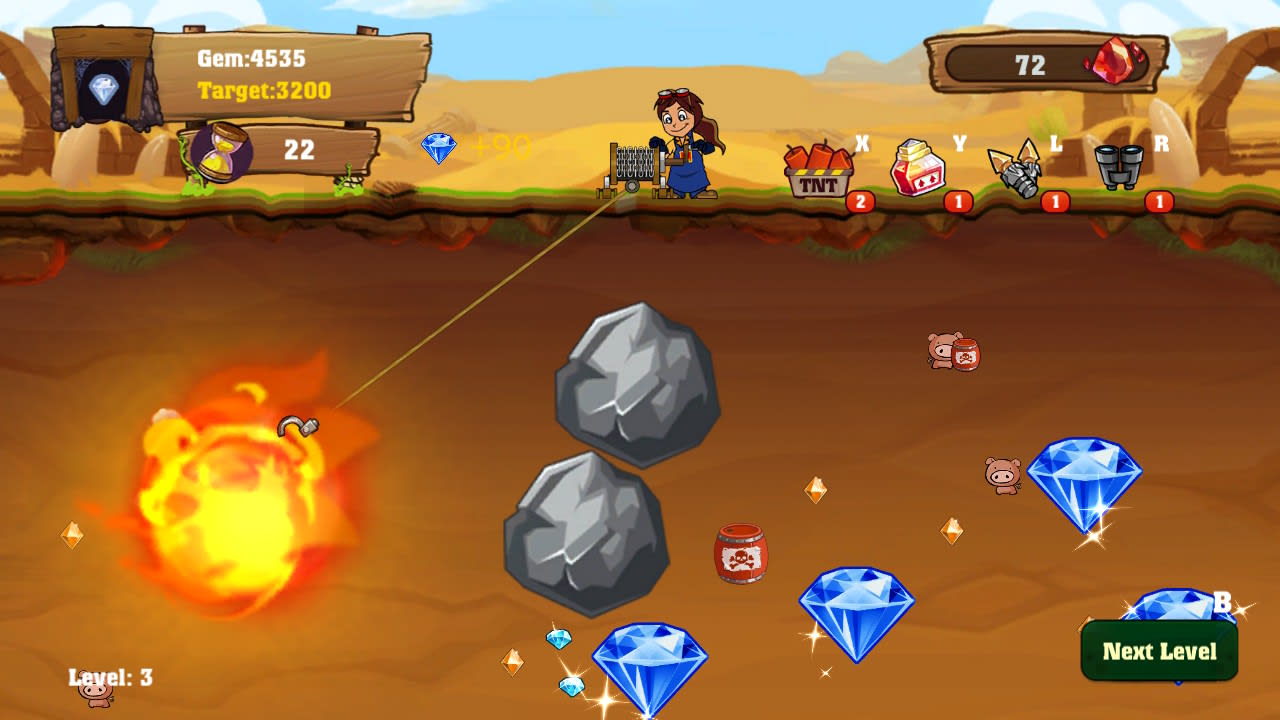Click the skull barrel underground

click(740, 555)
